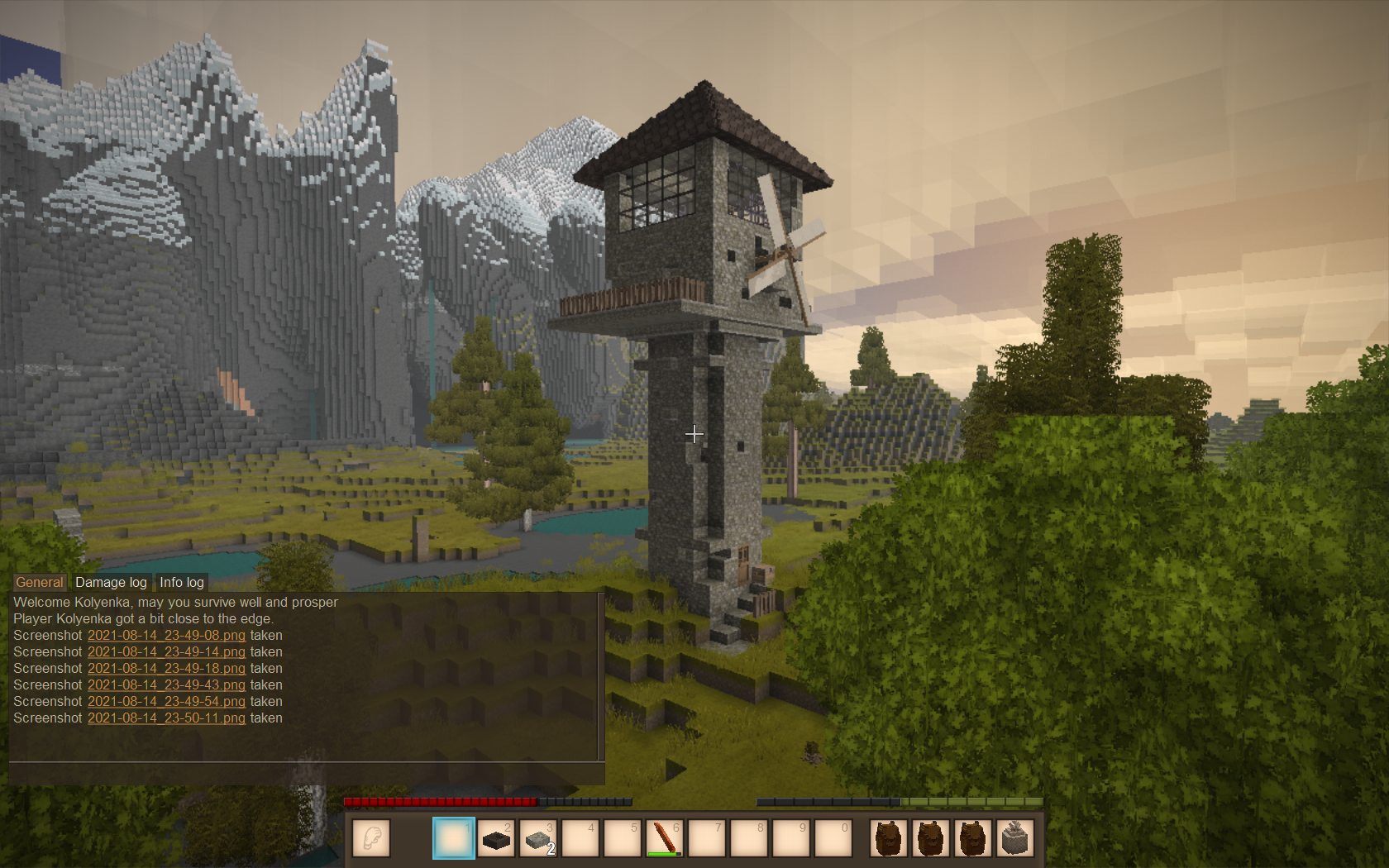
Task: Open screenshot link 2021-08-14_23-49-08.png
Action: tap(166, 636)
